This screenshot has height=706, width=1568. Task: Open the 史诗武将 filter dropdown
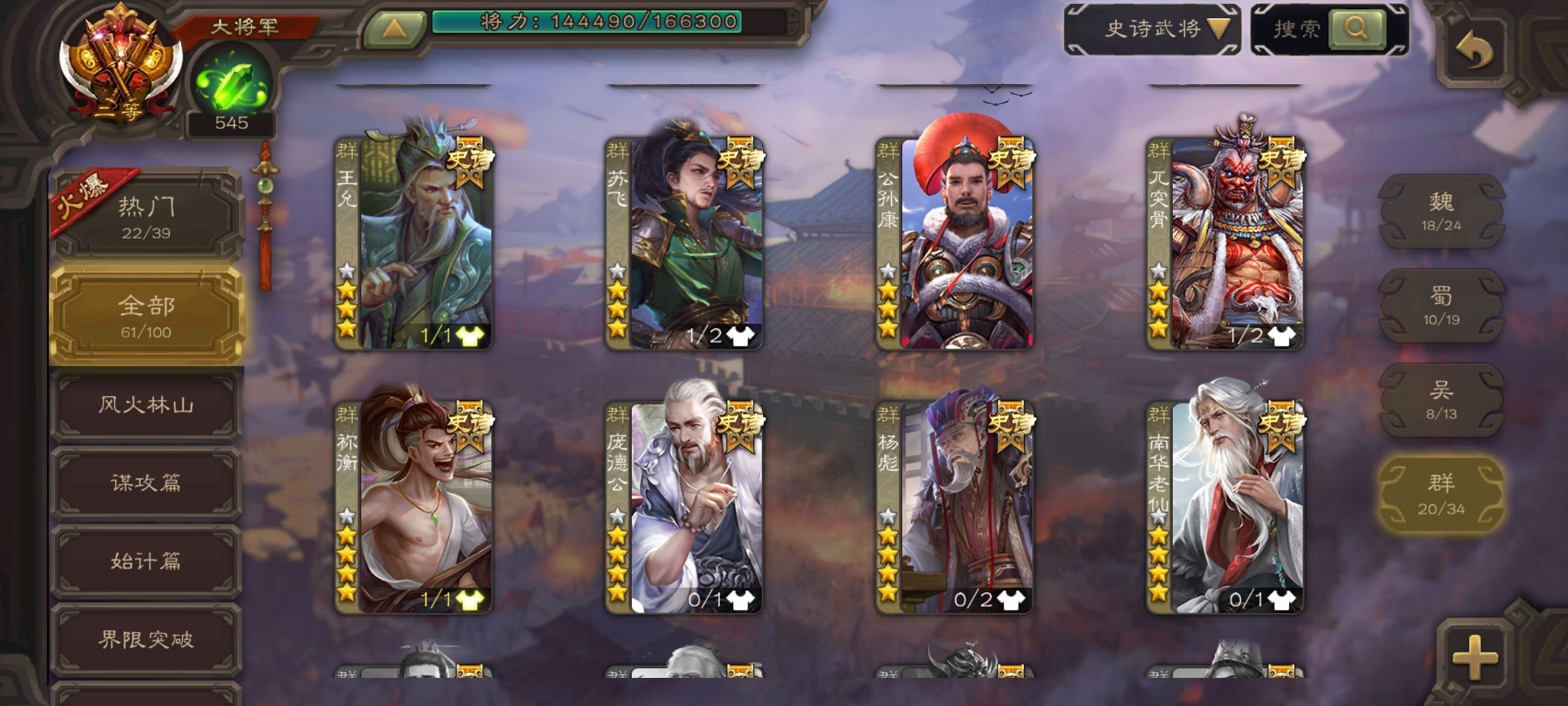1153,29
